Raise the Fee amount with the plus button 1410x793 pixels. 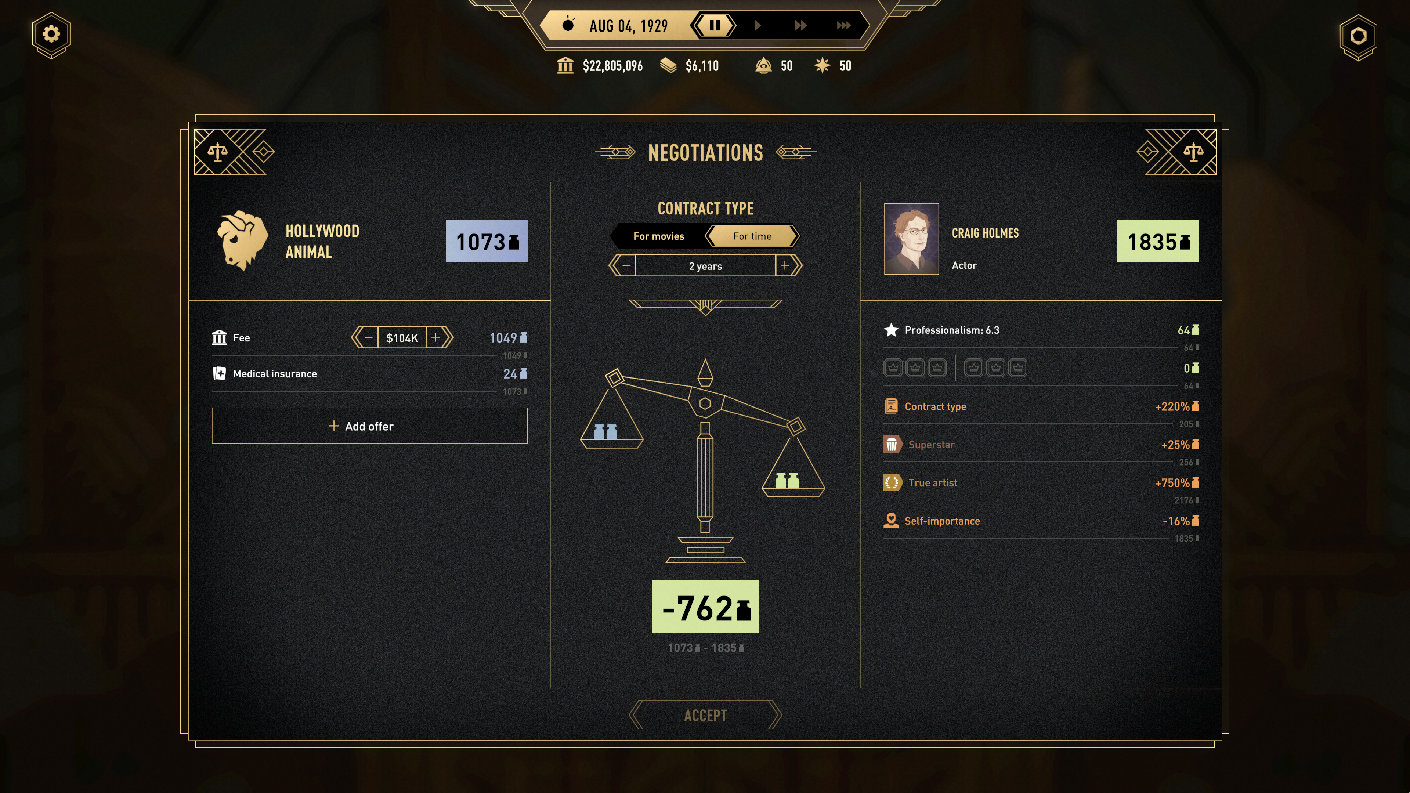(435, 338)
